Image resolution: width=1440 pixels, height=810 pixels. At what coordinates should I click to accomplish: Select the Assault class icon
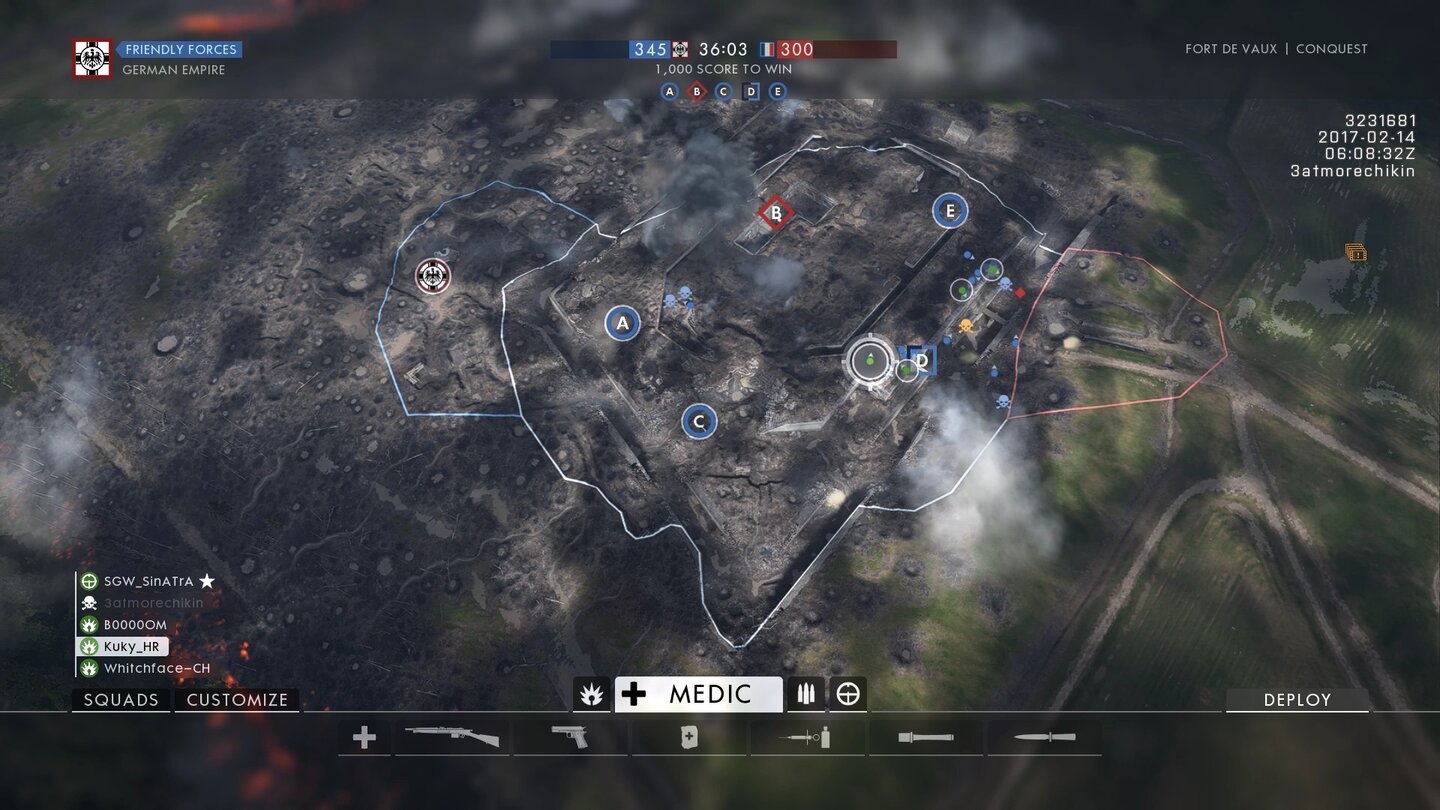click(x=591, y=693)
